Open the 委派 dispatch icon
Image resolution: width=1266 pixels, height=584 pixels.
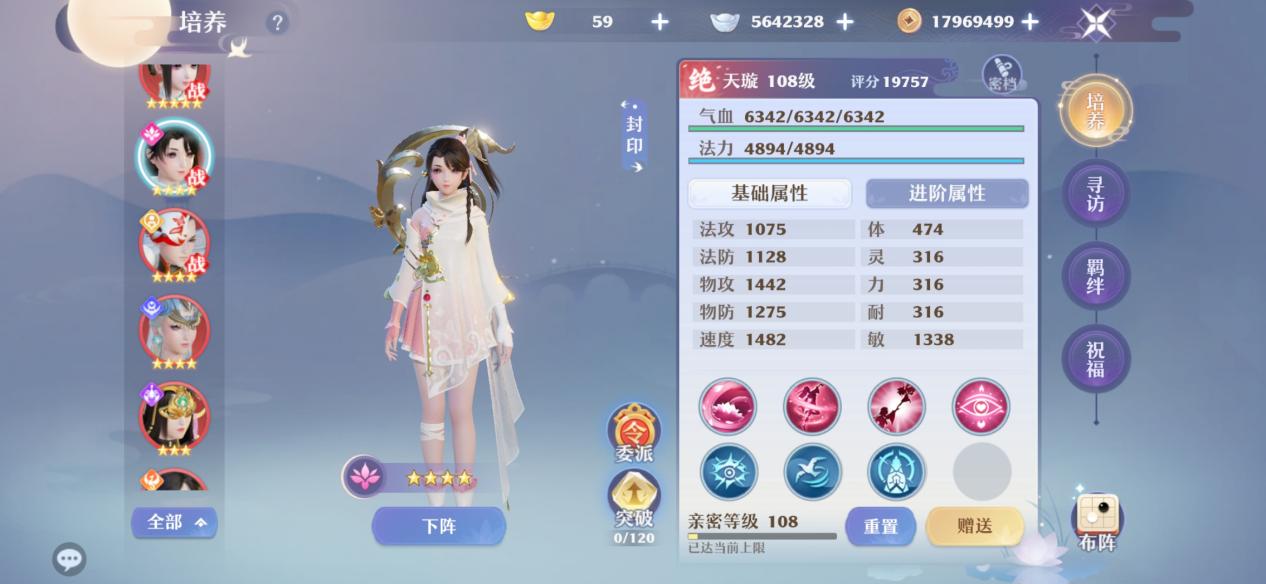tap(634, 432)
